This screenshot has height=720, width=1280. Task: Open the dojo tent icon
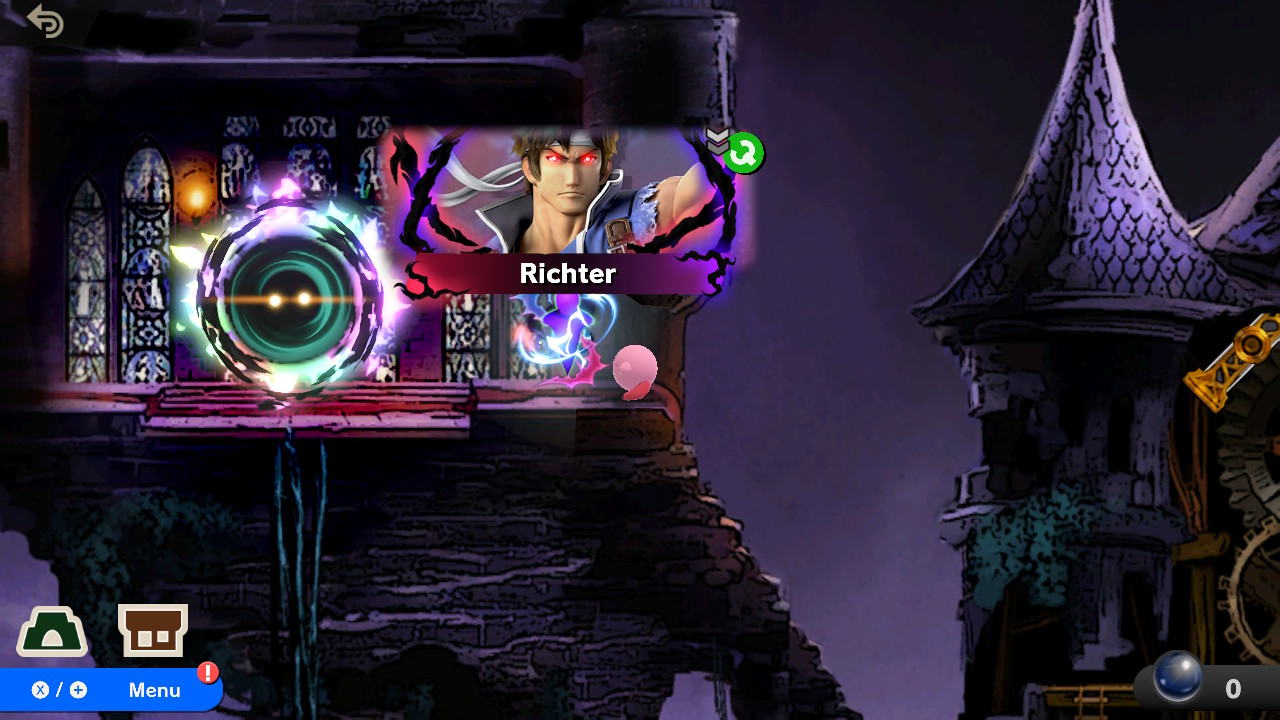click(52, 632)
